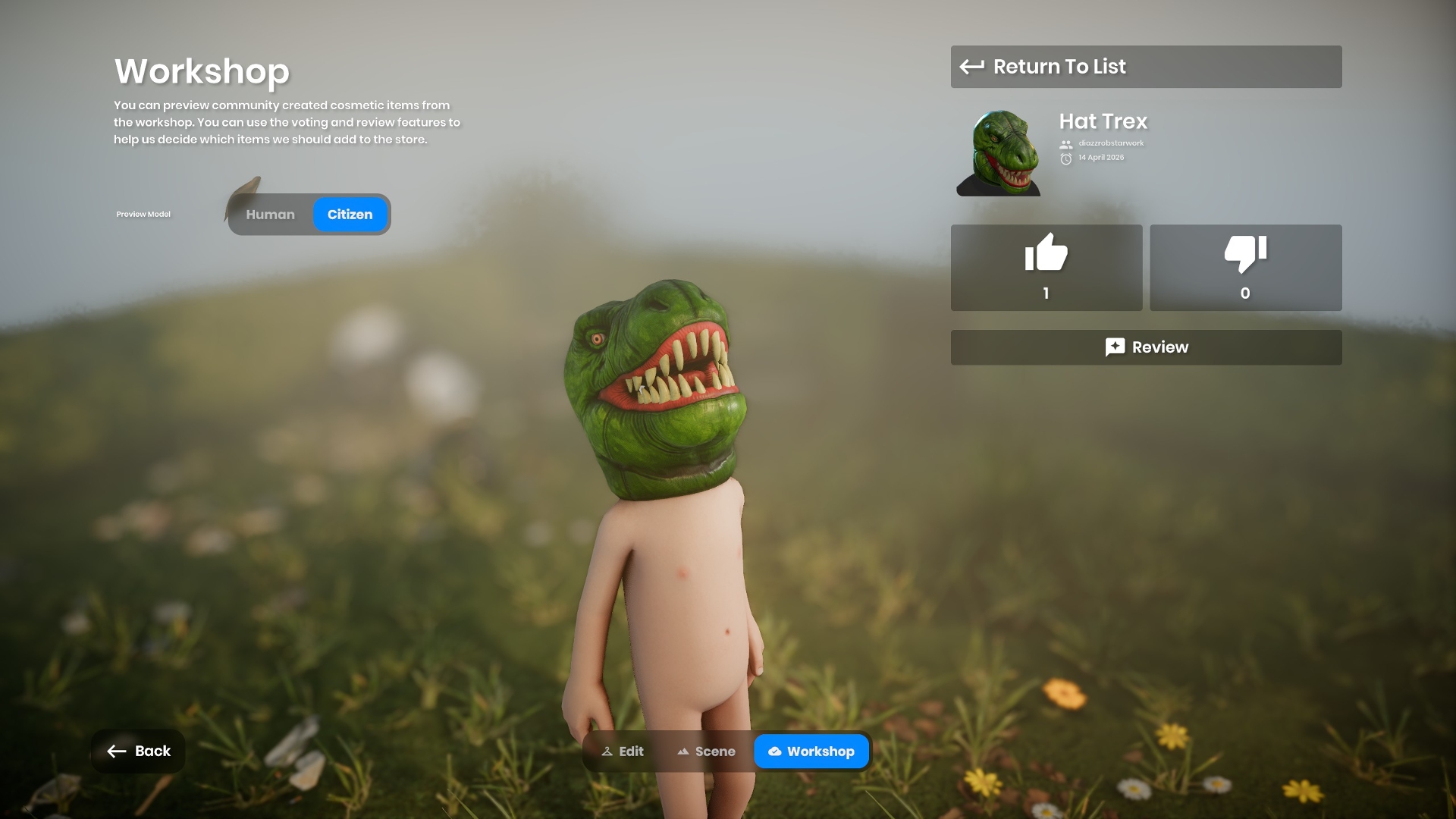Return to the workshop item list
The width and height of the screenshot is (1456, 819).
click(x=1145, y=67)
